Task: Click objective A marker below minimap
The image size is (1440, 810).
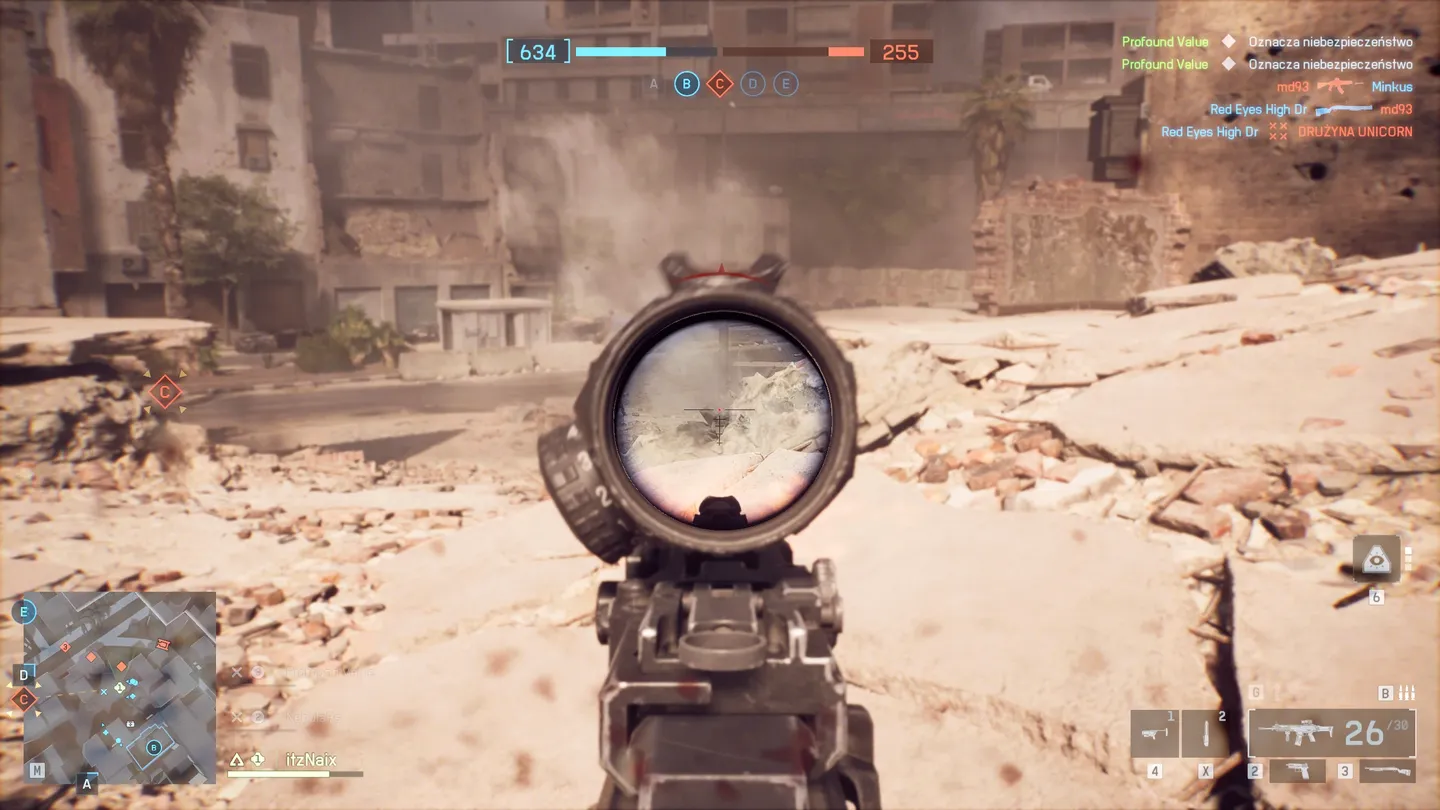Action: (x=87, y=784)
